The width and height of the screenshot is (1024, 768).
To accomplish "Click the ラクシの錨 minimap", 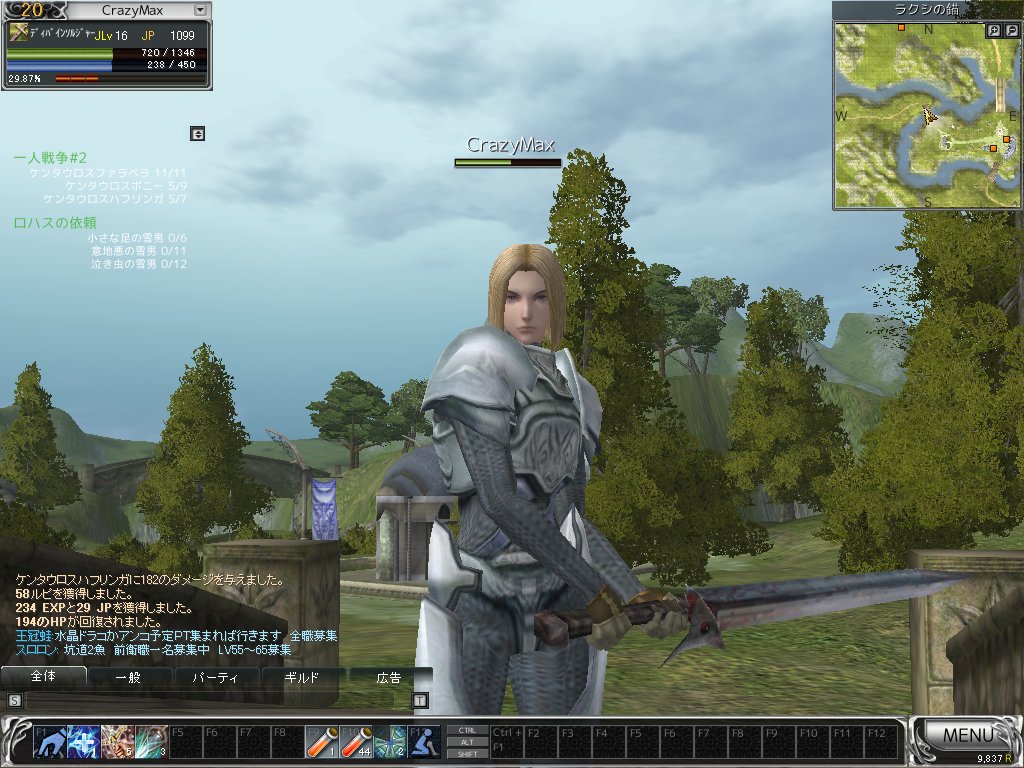I will point(927,115).
